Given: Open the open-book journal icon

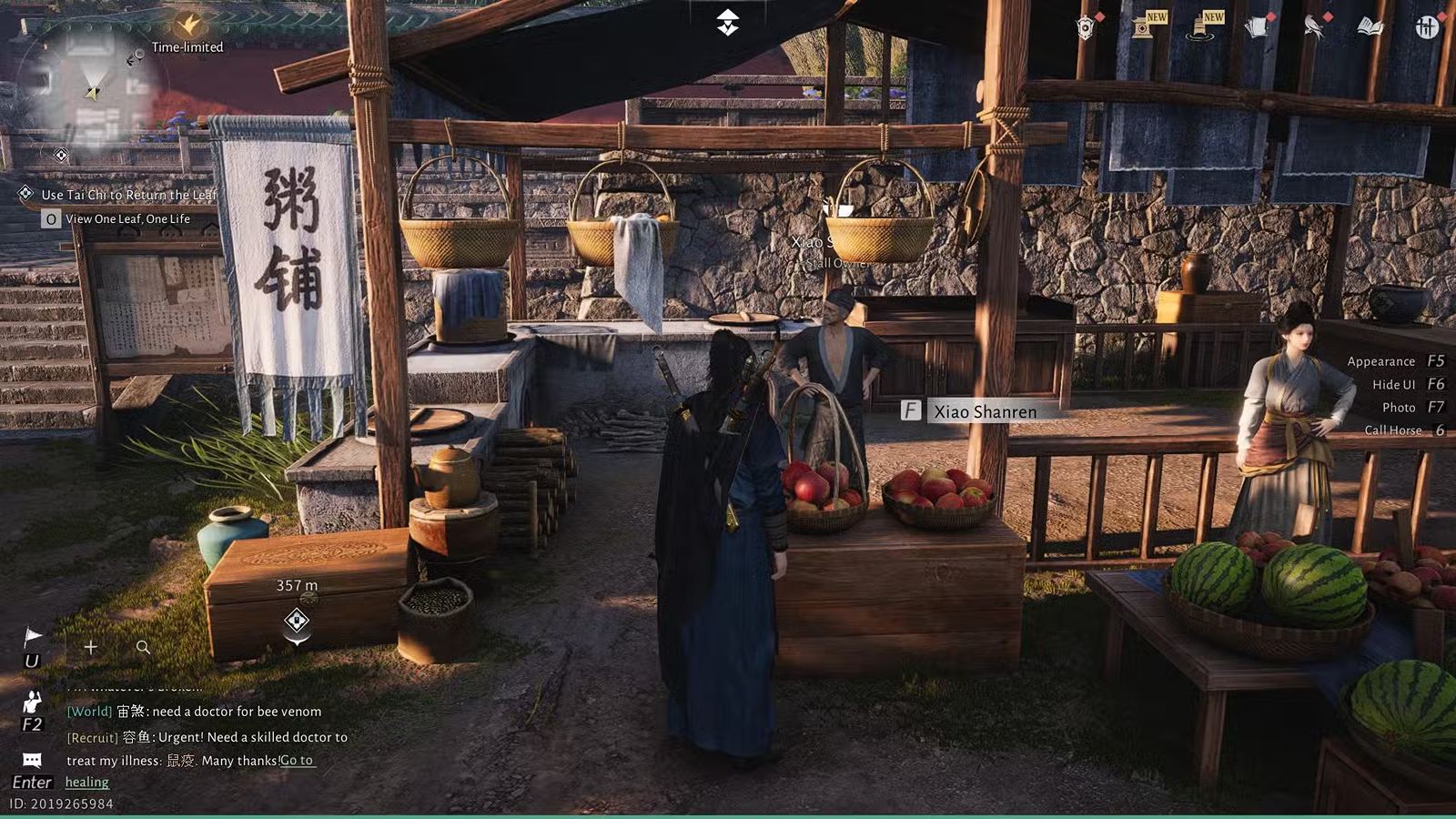Looking at the screenshot, I should pos(1370,27).
